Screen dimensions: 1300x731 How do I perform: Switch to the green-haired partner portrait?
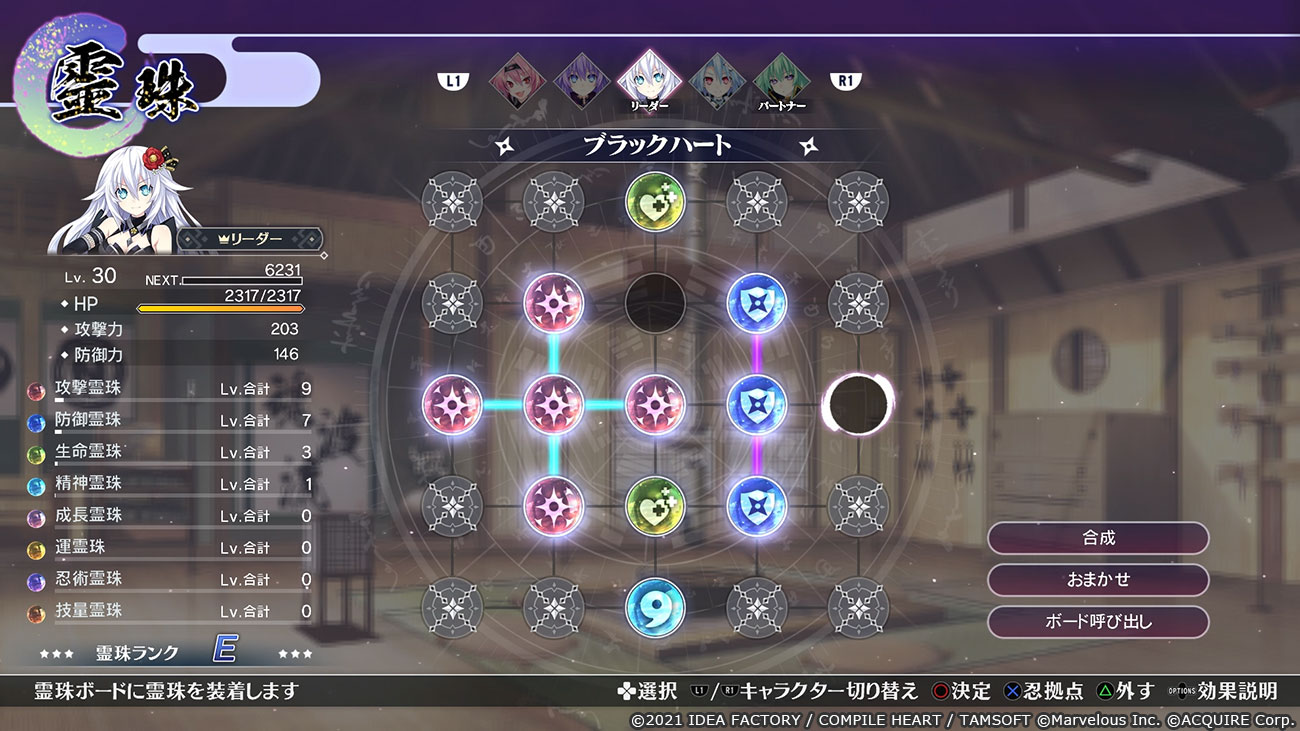(x=781, y=80)
